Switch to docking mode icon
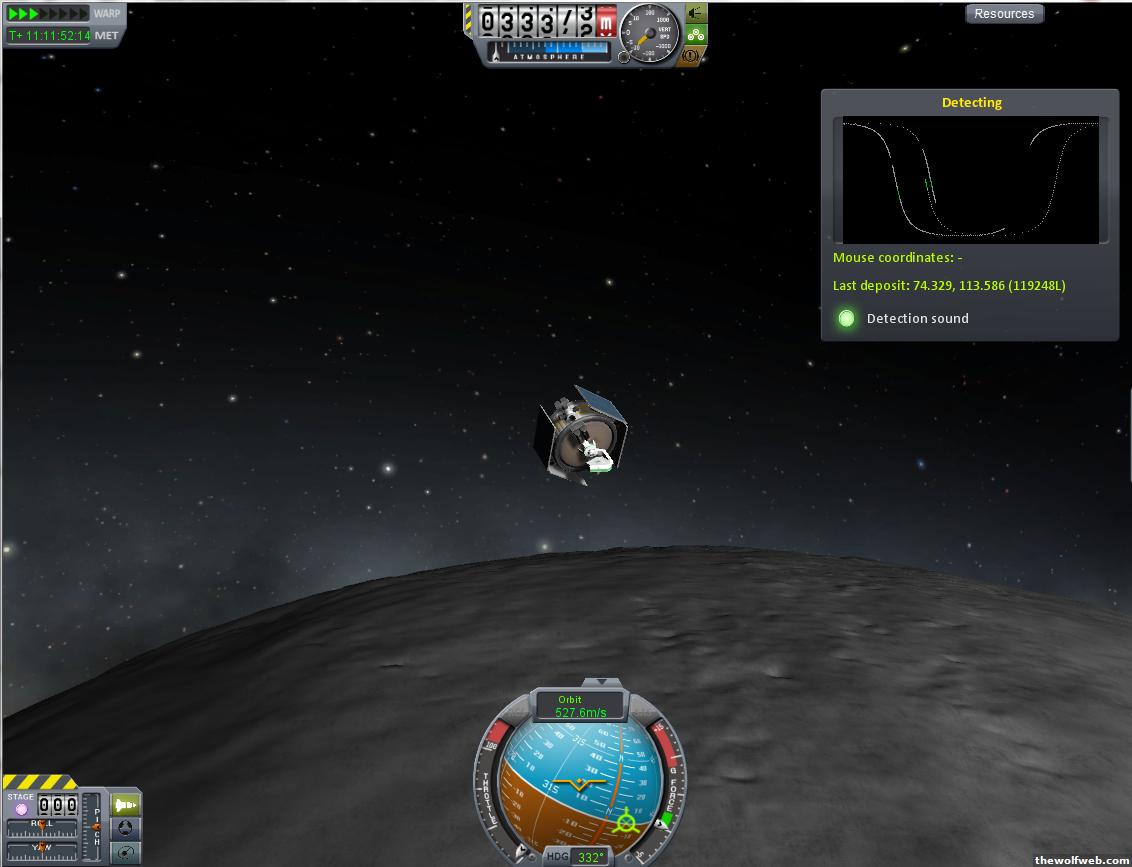Screen dimensions: 1132x867 coord(126,828)
